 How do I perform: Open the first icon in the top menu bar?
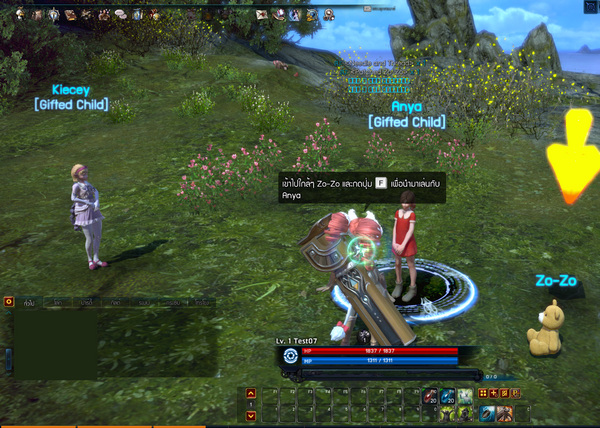(18, 15)
